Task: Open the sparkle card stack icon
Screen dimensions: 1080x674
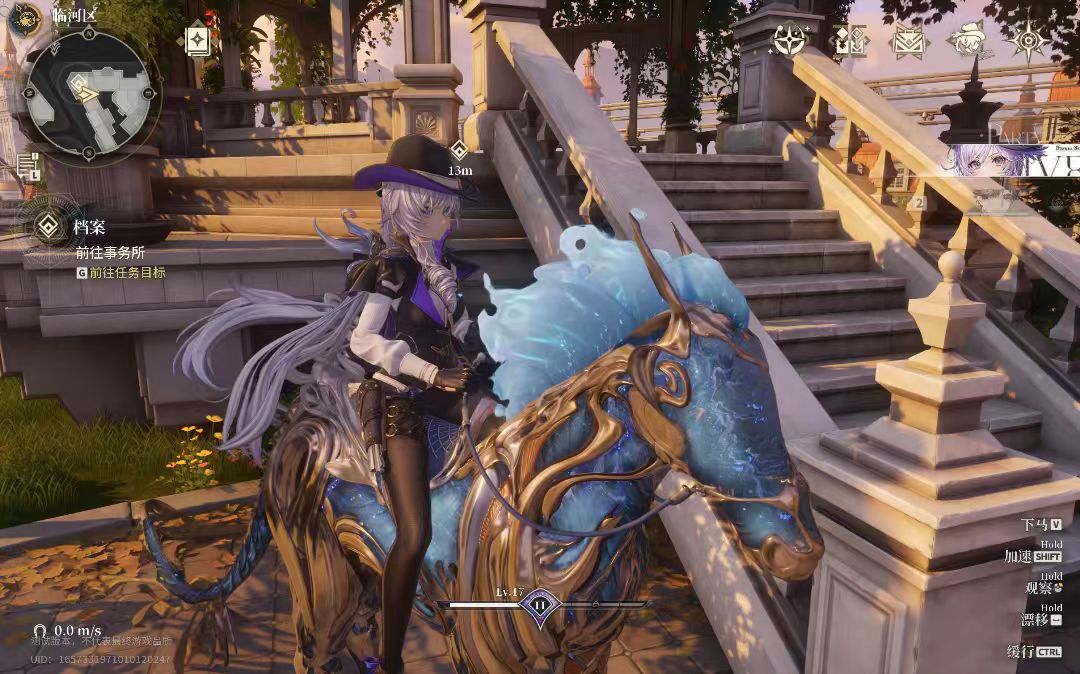Action: [x=197, y=41]
